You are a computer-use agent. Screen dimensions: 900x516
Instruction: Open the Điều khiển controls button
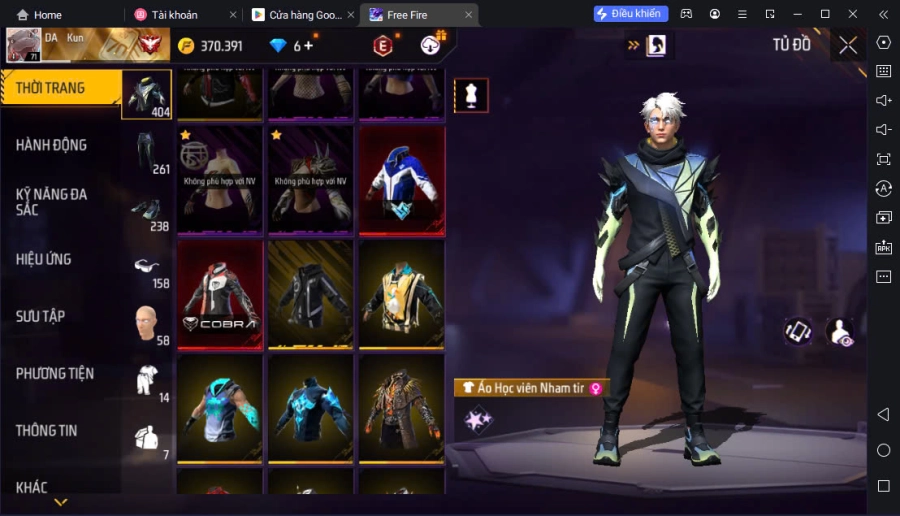(x=630, y=14)
